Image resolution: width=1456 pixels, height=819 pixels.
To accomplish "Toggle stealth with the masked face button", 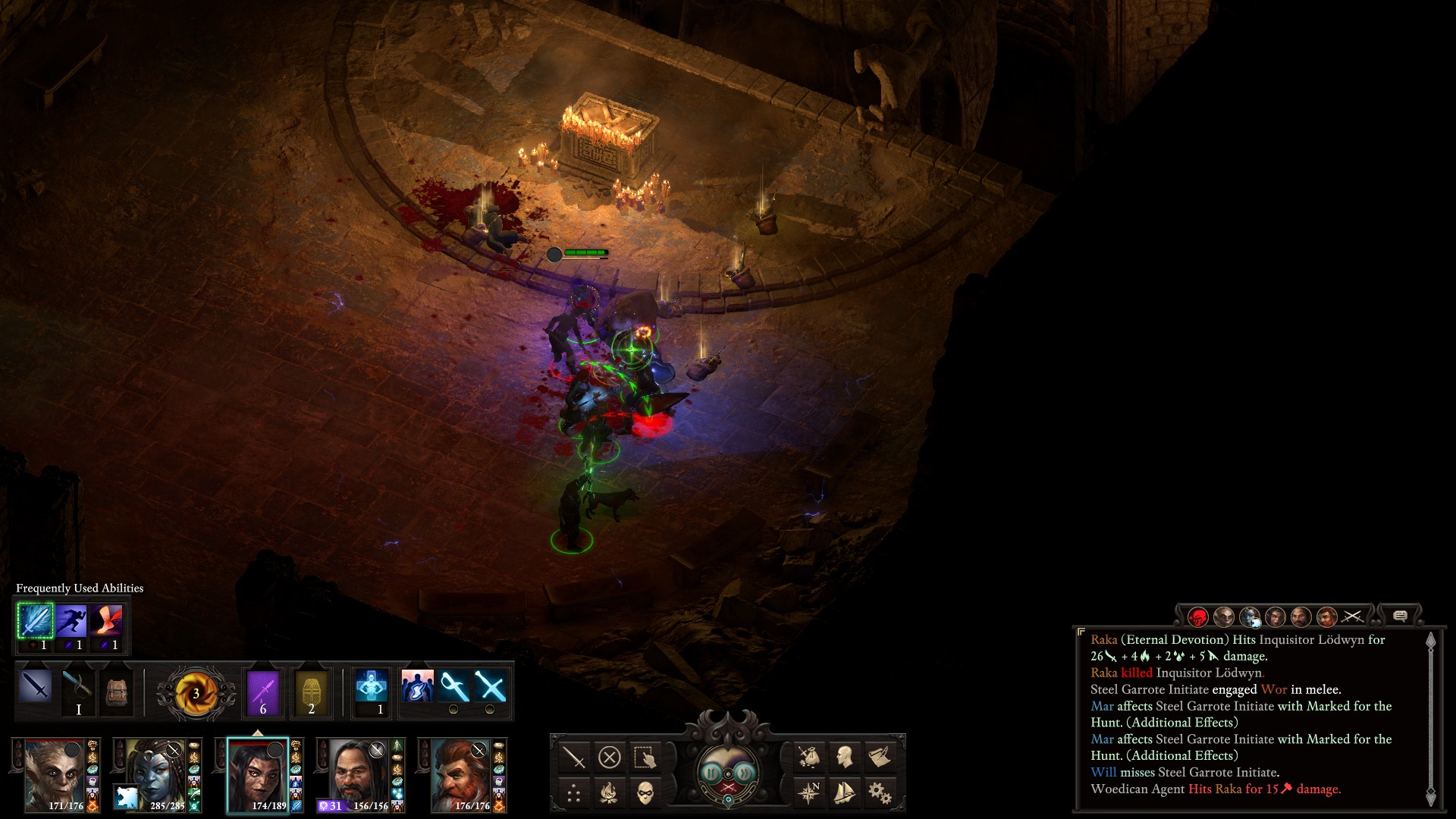I will (645, 793).
